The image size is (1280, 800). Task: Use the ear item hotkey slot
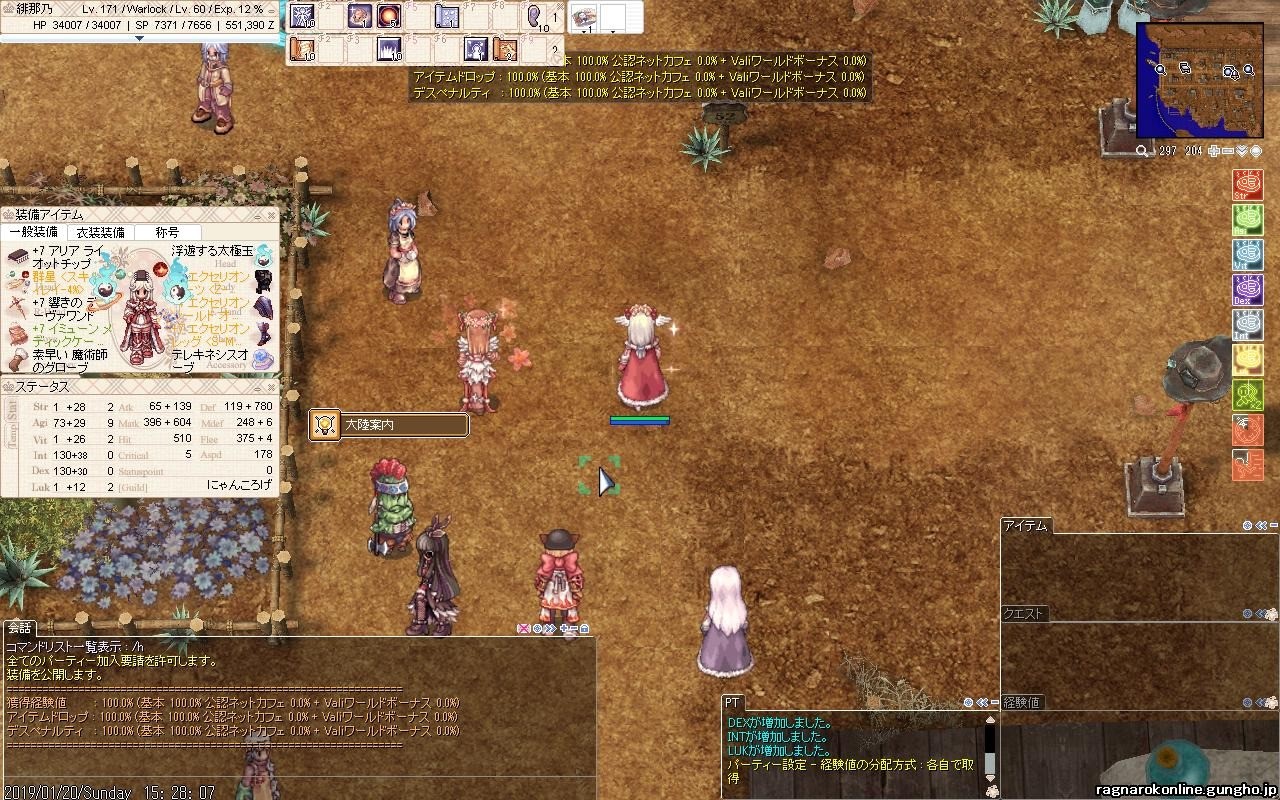(x=536, y=16)
